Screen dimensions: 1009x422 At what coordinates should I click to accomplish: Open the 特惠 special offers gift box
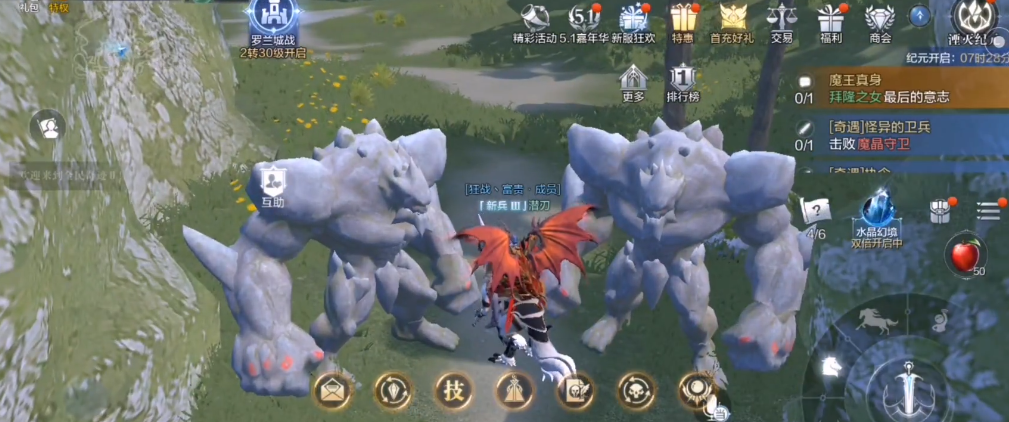pos(683,18)
